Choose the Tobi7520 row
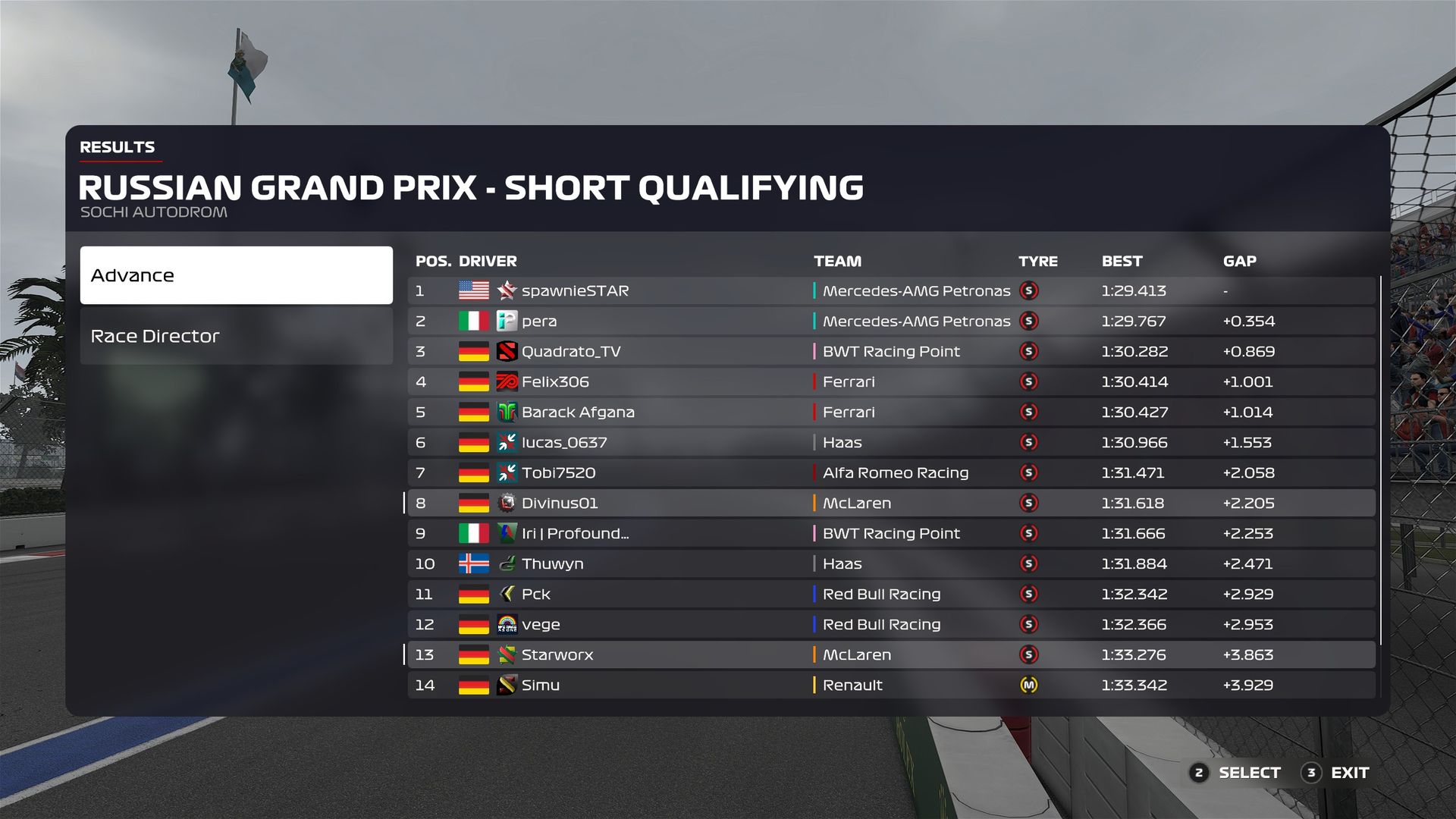 [x=890, y=472]
